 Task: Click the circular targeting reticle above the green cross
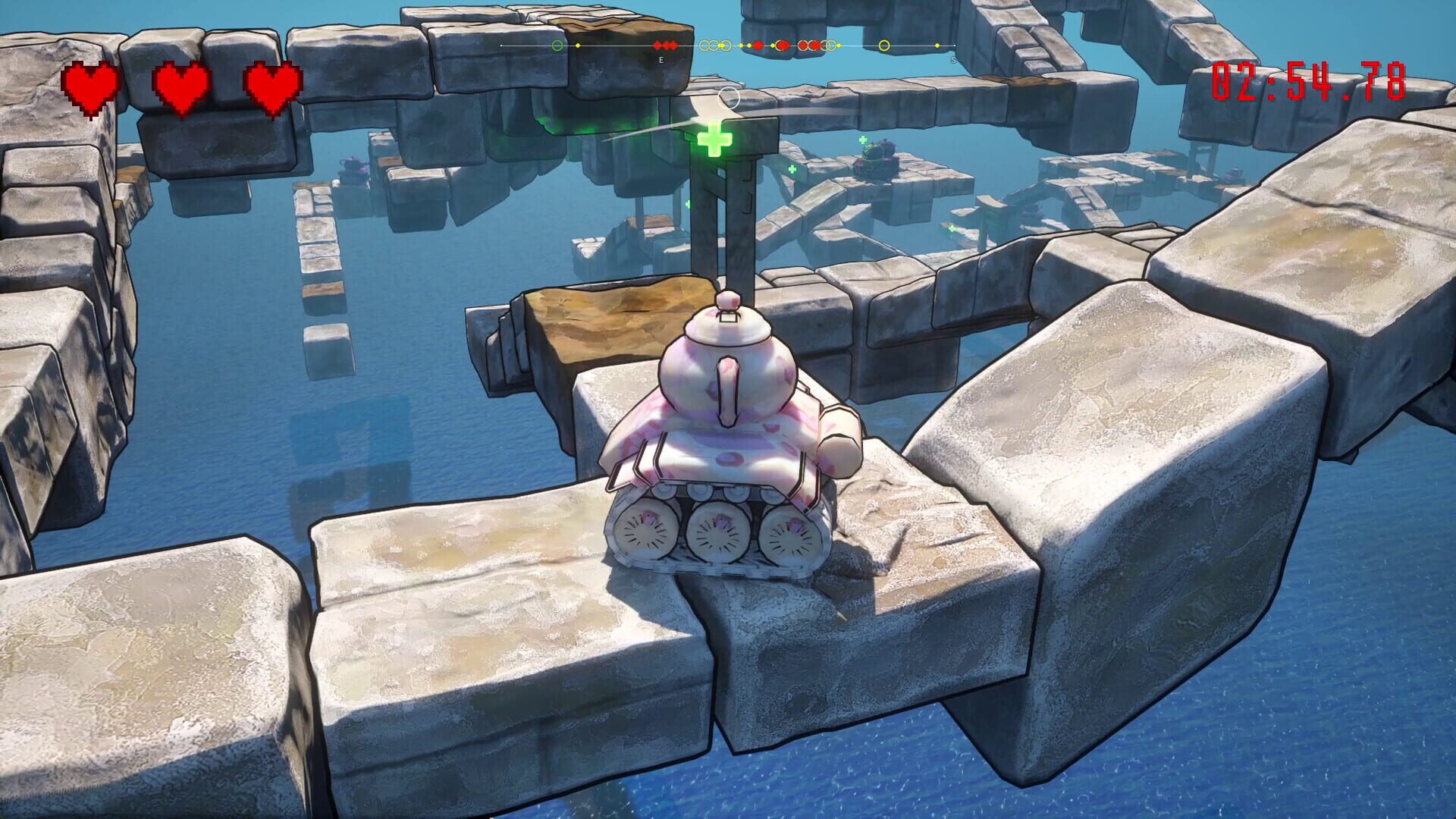point(728,99)
